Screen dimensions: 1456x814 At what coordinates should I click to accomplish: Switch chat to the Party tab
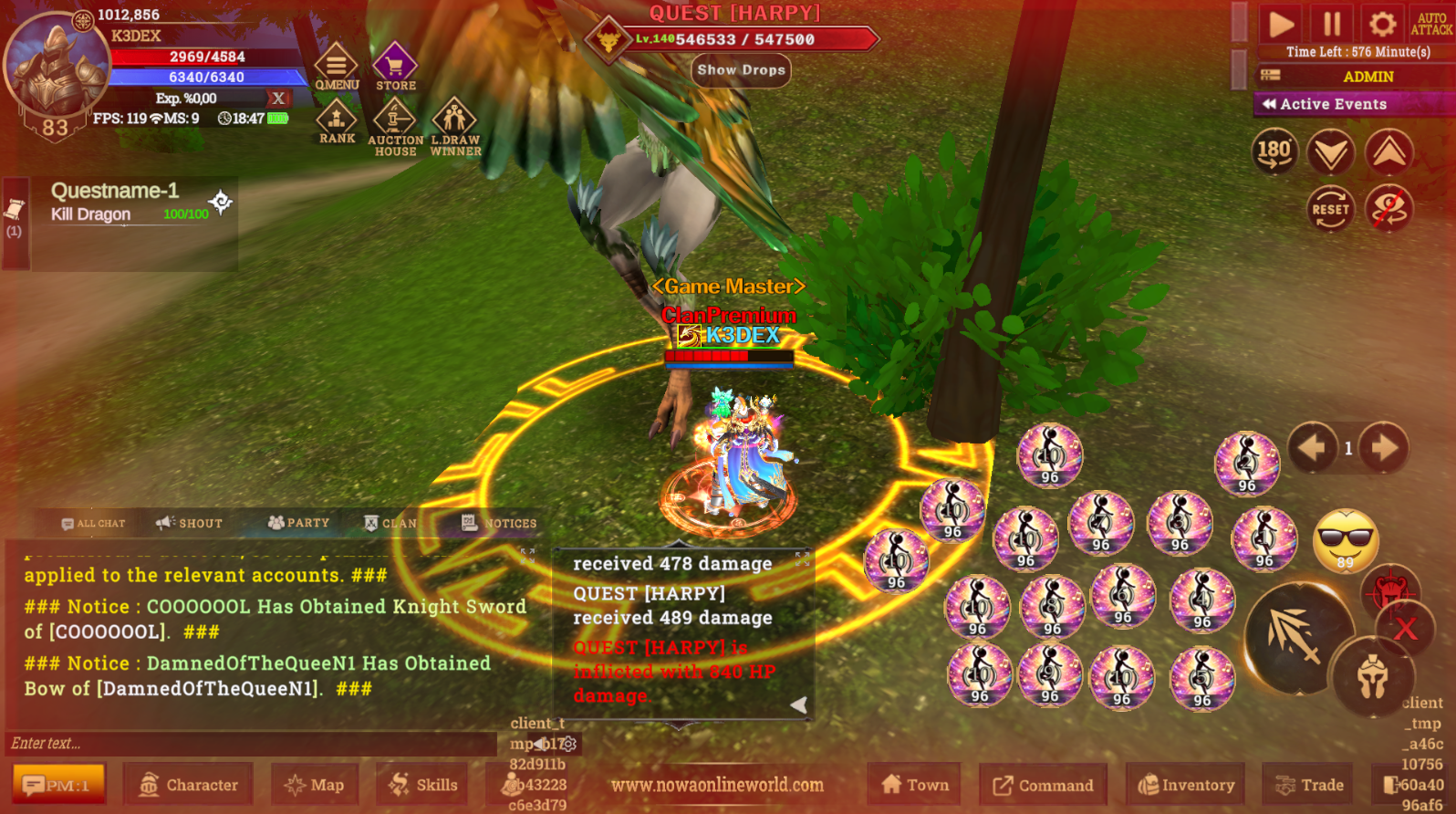pos(296,523)
